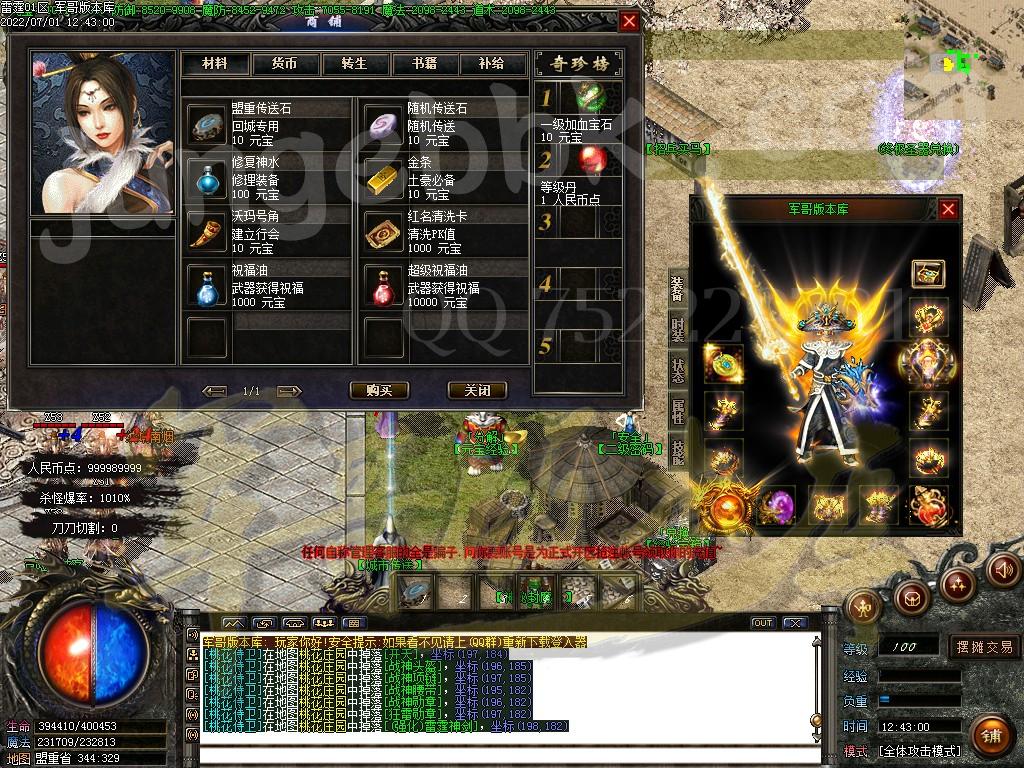
Task: Close the shop window with red X
Action: 629,21
